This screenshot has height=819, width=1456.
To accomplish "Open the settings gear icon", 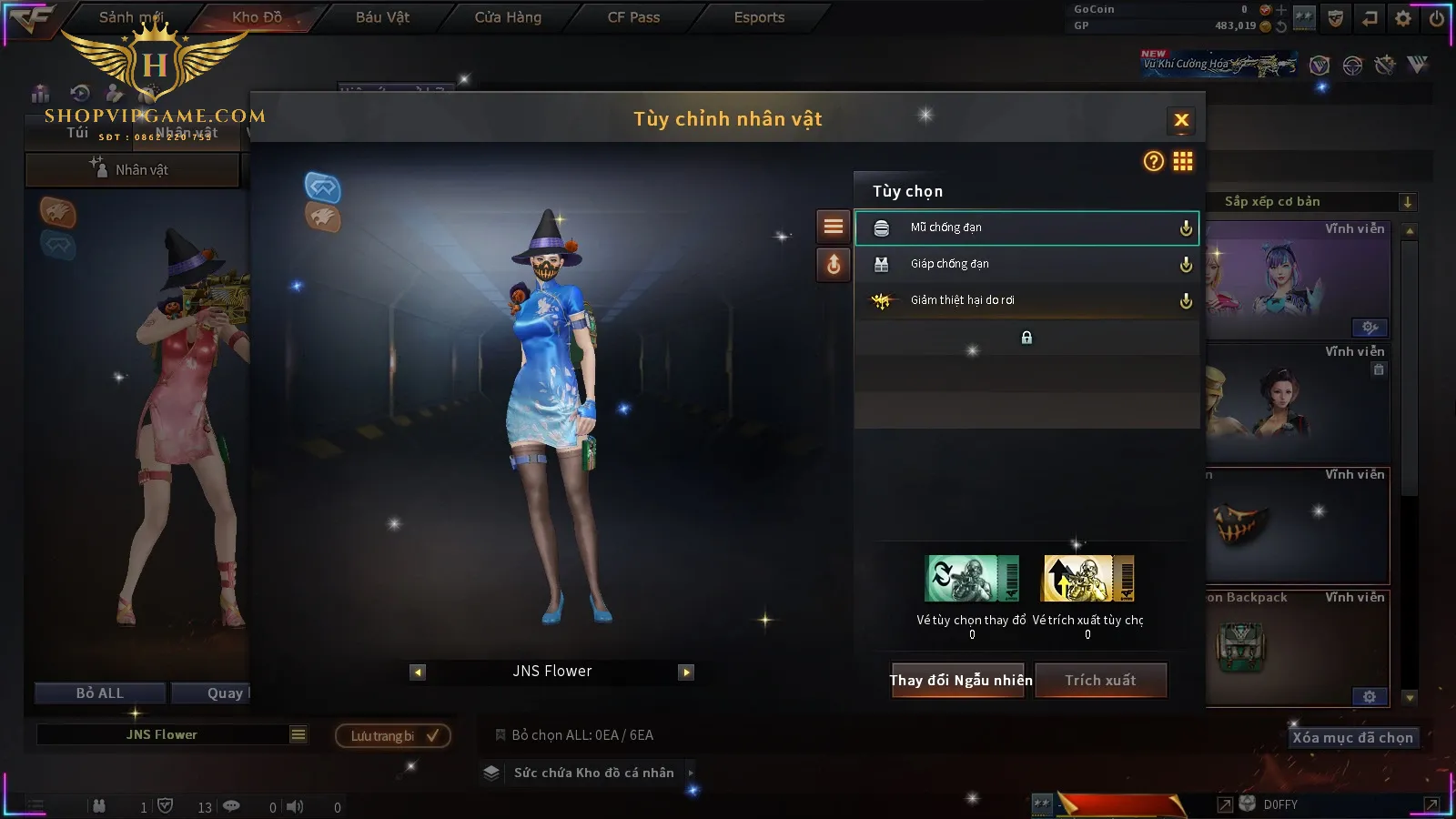I will [1403, 18].
